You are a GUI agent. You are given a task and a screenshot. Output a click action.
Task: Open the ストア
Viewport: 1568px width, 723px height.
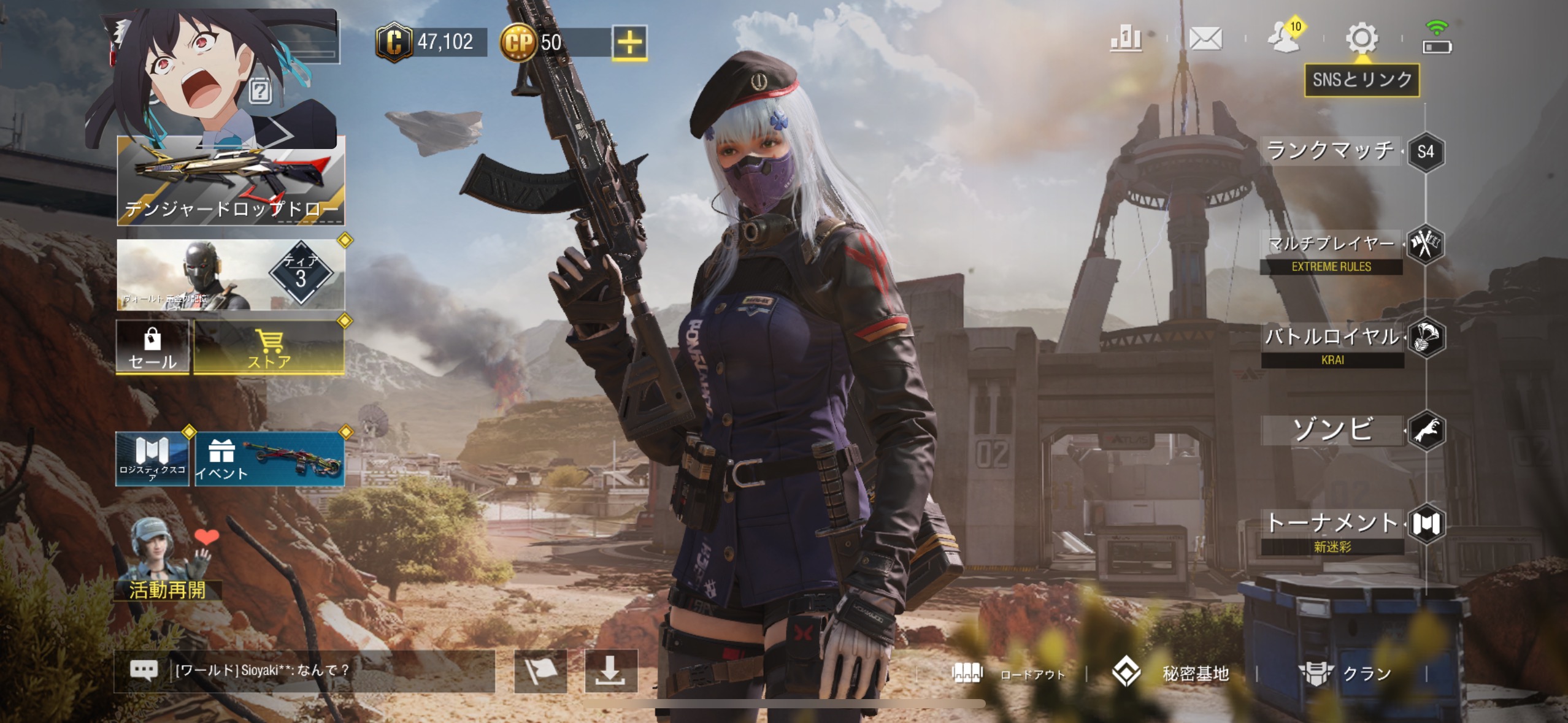(x=269, y=347)
